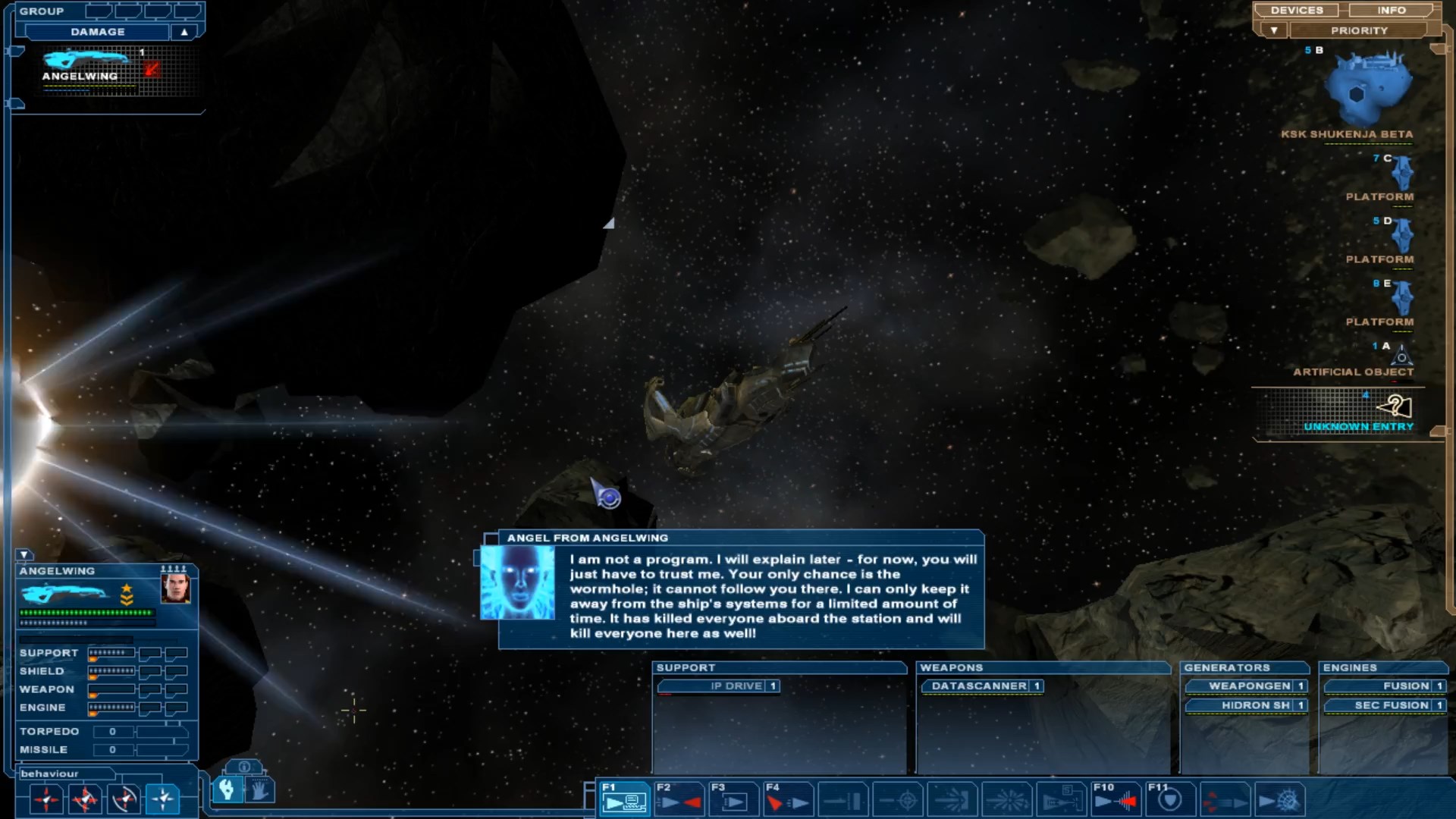1456x819 pixels.
Task: Click the Weapongen generator entry
Action: pyautogui.click(x=1249, y=686)
